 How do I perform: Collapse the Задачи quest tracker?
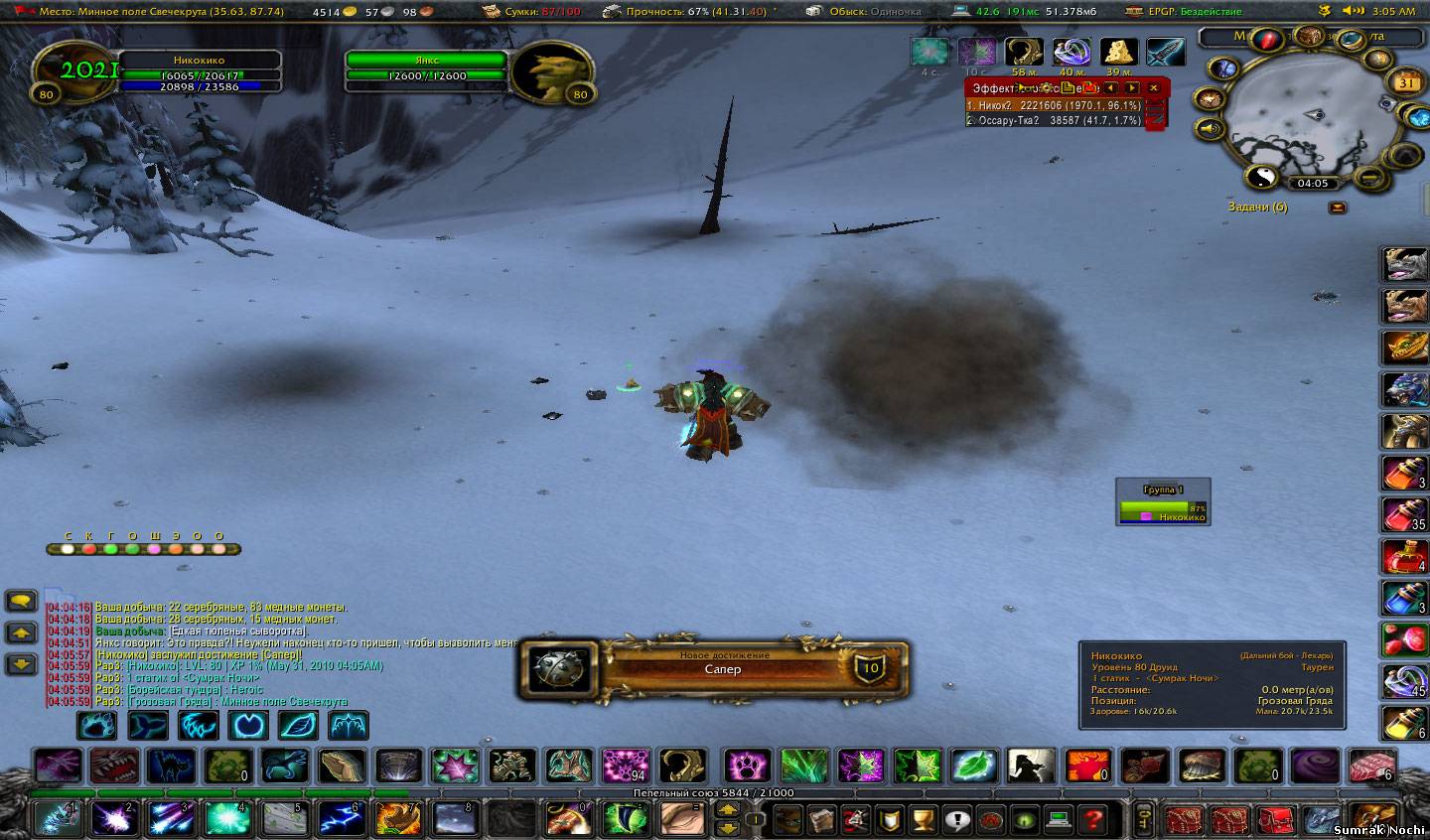tap(1338, 208)
